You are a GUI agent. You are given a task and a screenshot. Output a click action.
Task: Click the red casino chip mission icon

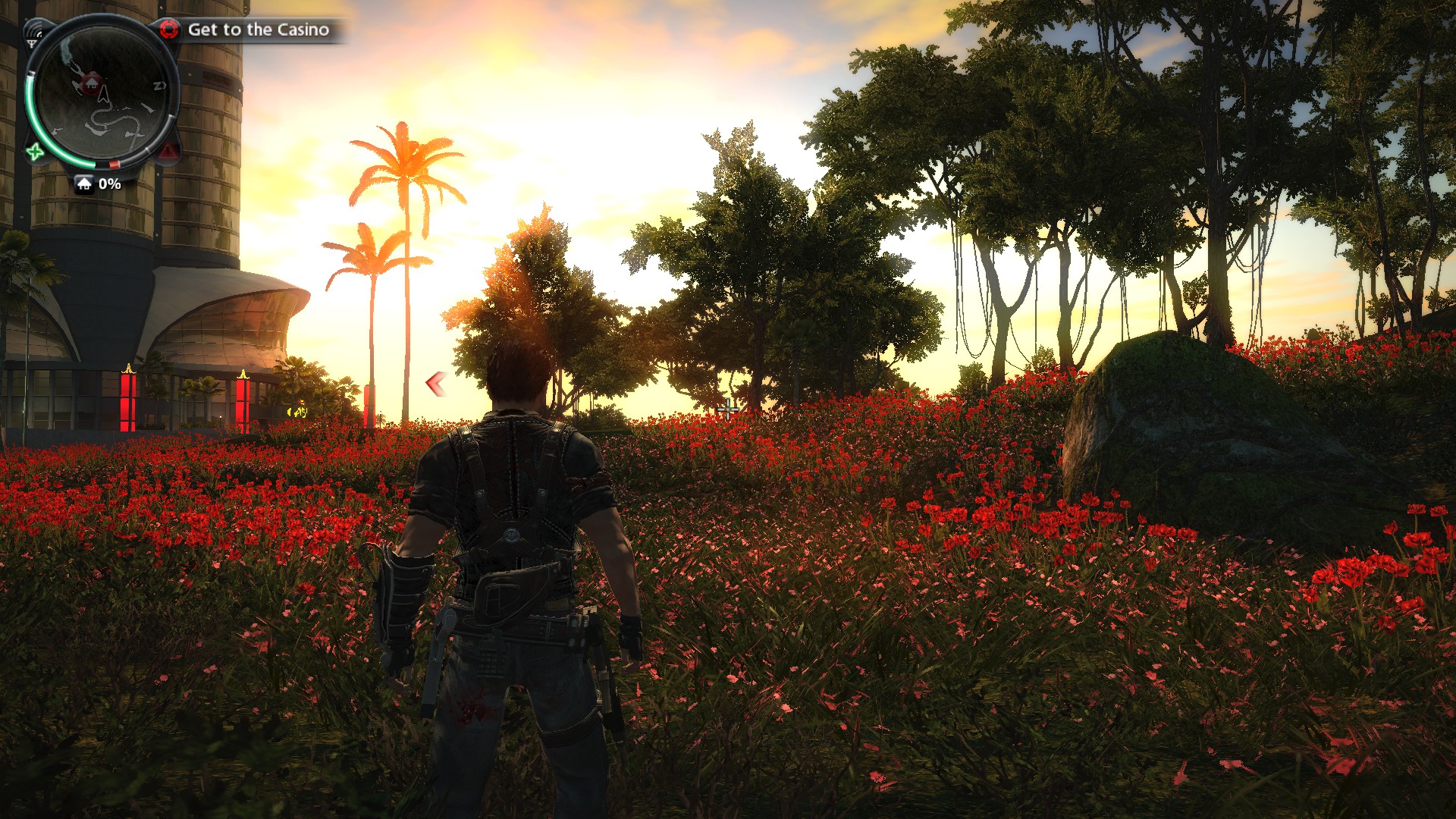click(168, 30)
